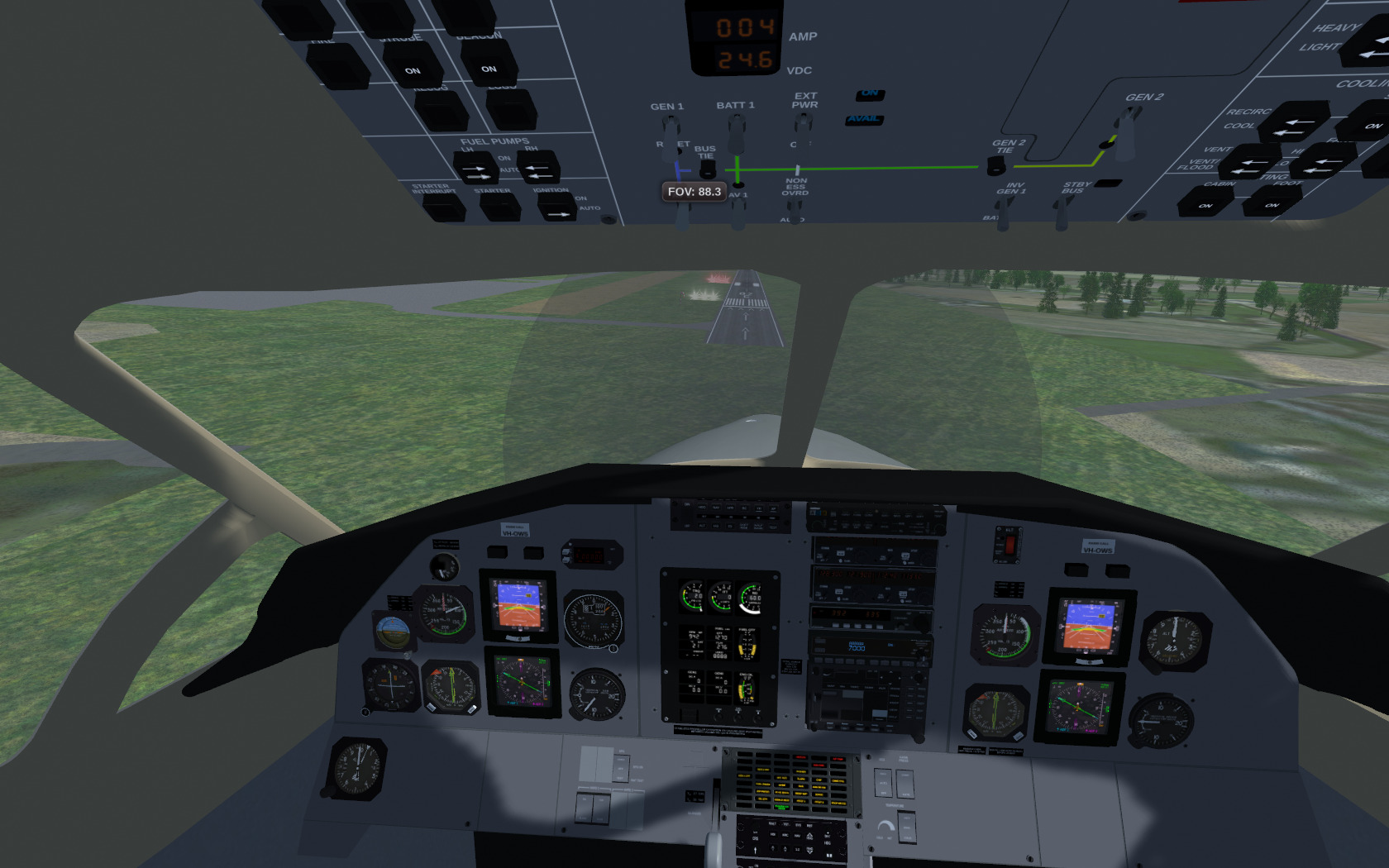The height and width of the screenshot is (868, 1389).
Task: Toggle the EXT PWR switch
Action: click(x=803, y=123)
